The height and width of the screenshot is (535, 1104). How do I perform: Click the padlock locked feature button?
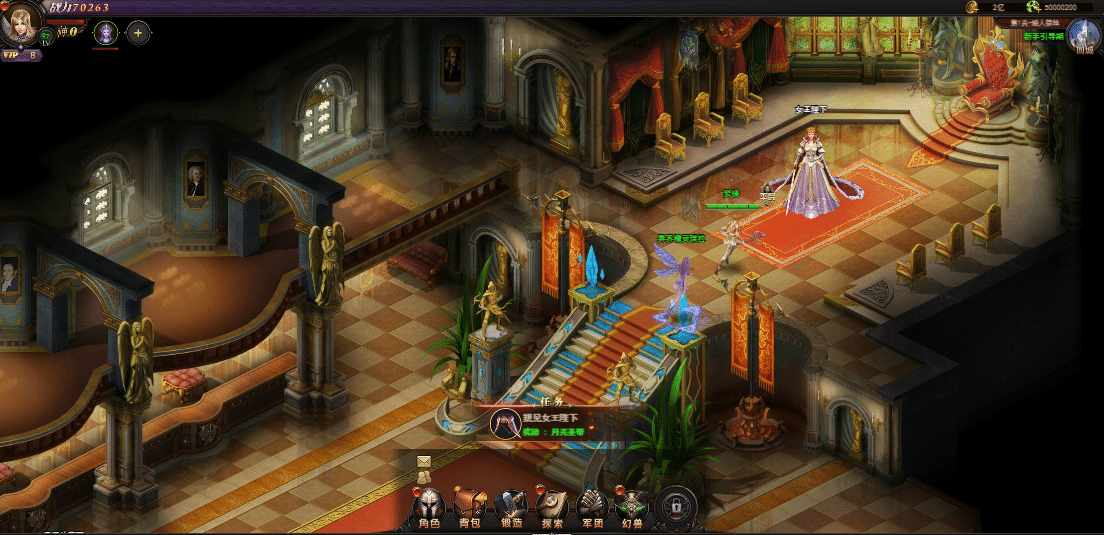pos(676,506)
